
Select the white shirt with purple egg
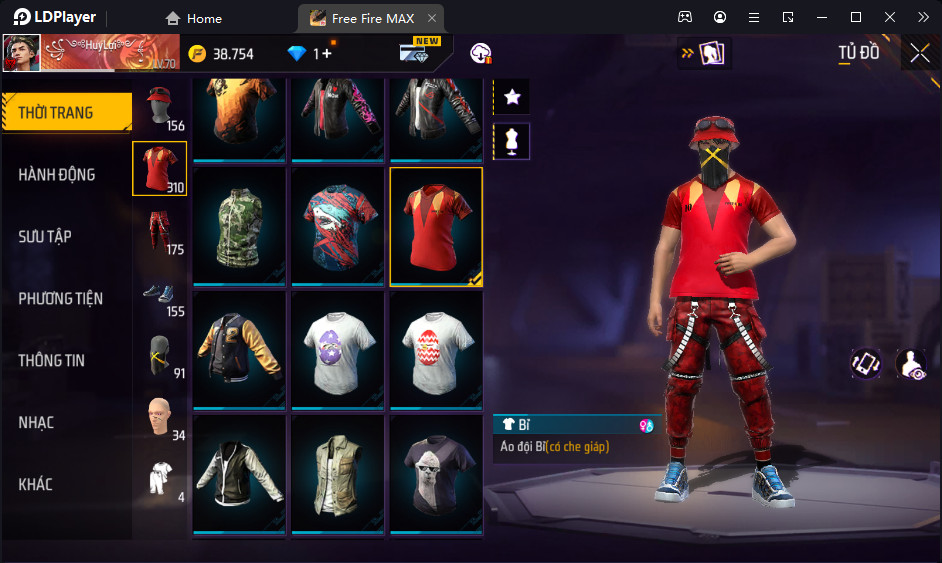pyautogui.click(x=338, y=350)
